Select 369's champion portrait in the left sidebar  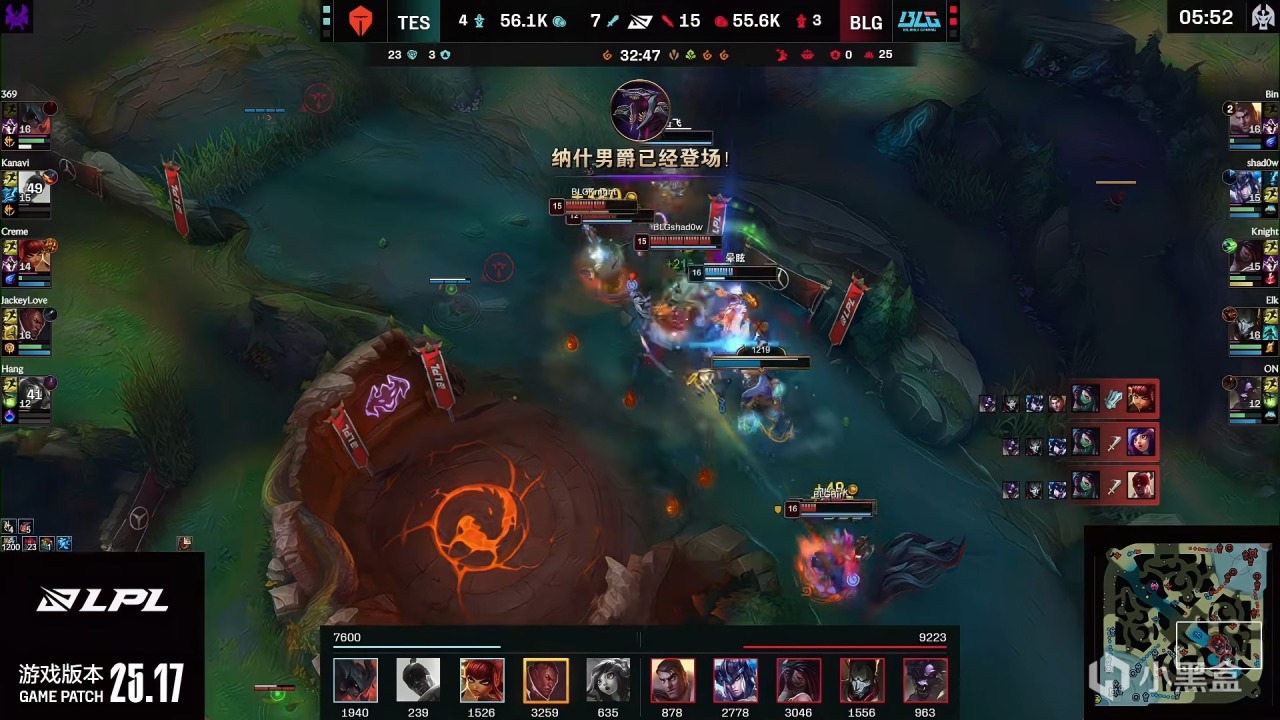pos(33,119)
